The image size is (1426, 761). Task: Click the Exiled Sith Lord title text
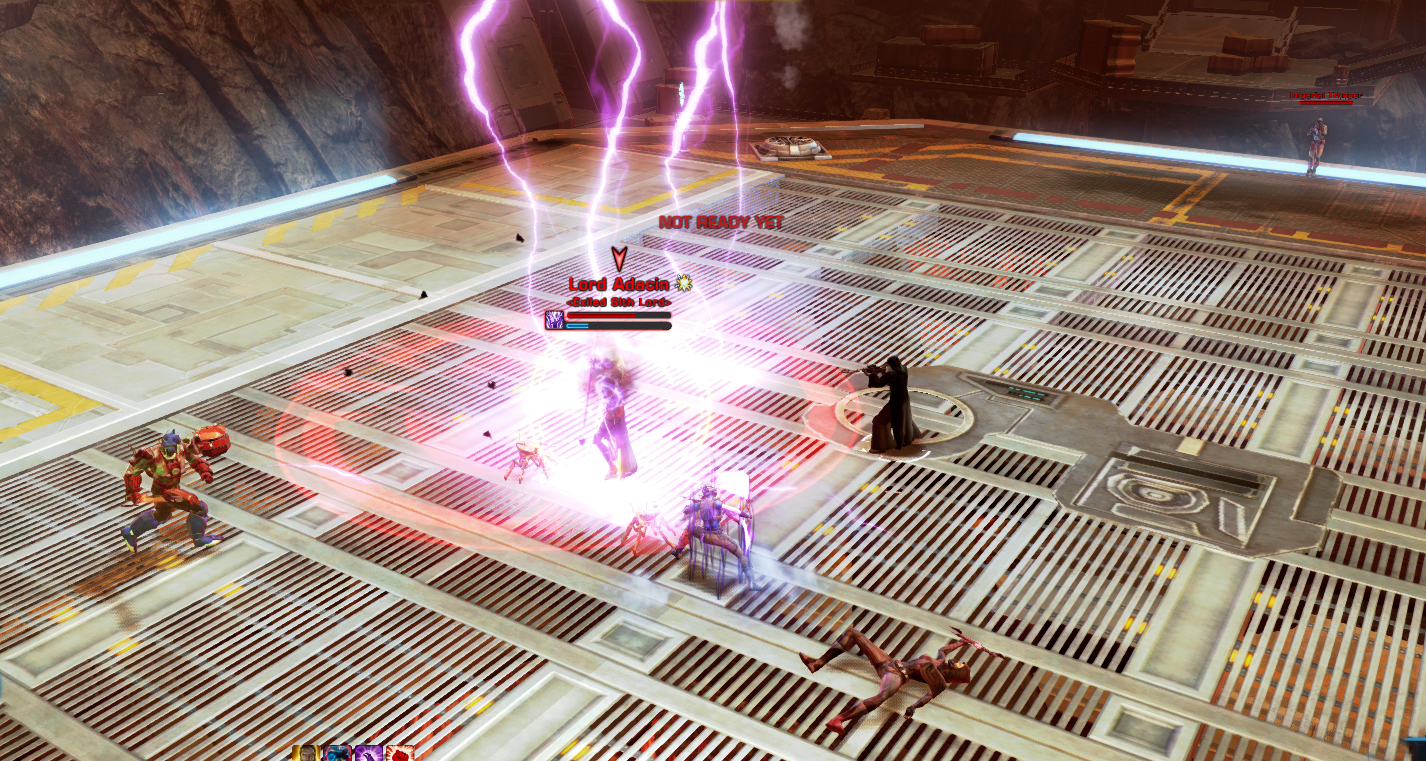618,302
